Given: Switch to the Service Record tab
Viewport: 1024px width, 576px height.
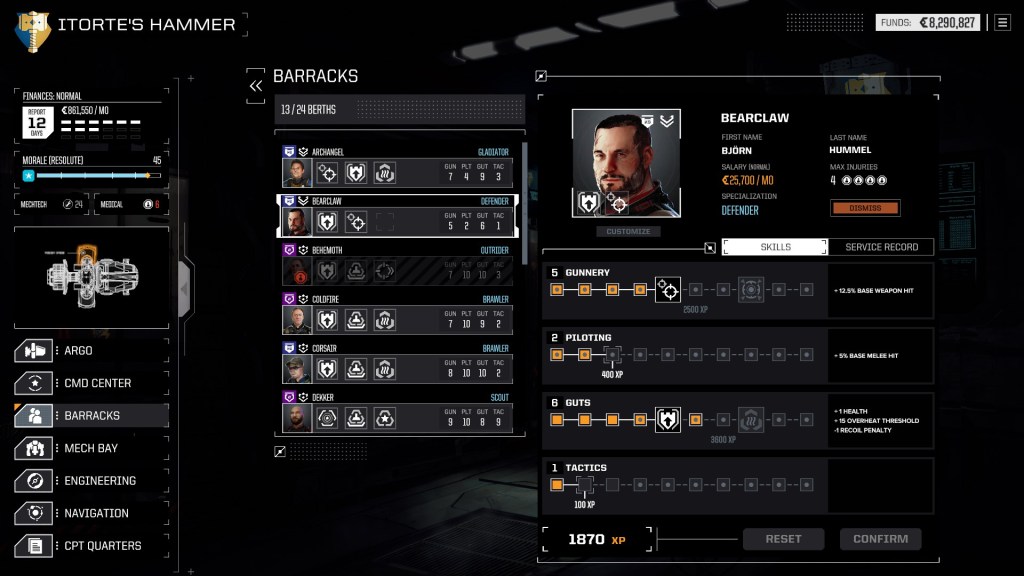Looking at the screenshot, I should 881,247.
